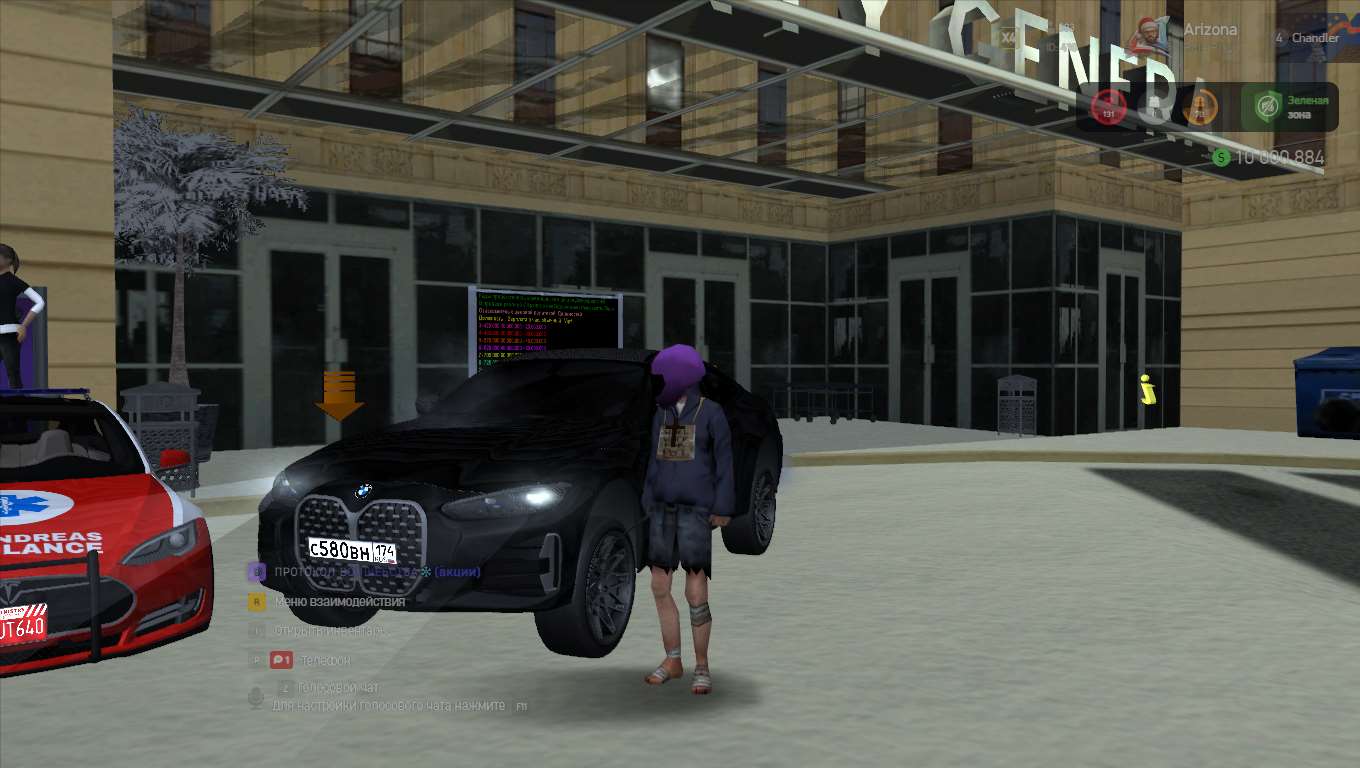The image size is (1360, 768).
Task: Click the red 131 health value gauge
Action: tap(1107, 113)
